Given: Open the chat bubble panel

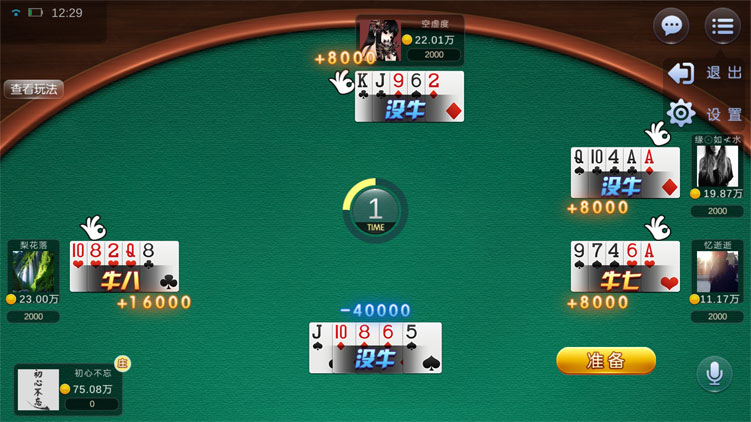Looking at the screenshot, I should coord(671,26).
